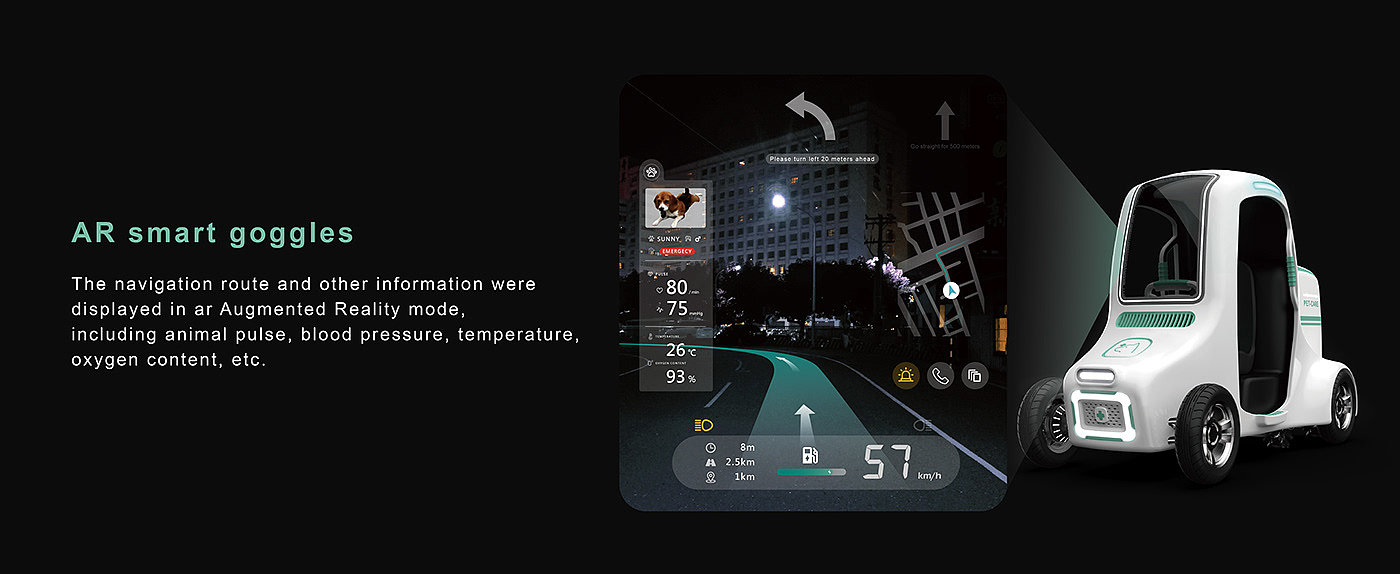Image resolution: width=1400 pixels, height=574 pixels.
Task: Toggle the dim fog light icon
Action: (x=922, y=425)
